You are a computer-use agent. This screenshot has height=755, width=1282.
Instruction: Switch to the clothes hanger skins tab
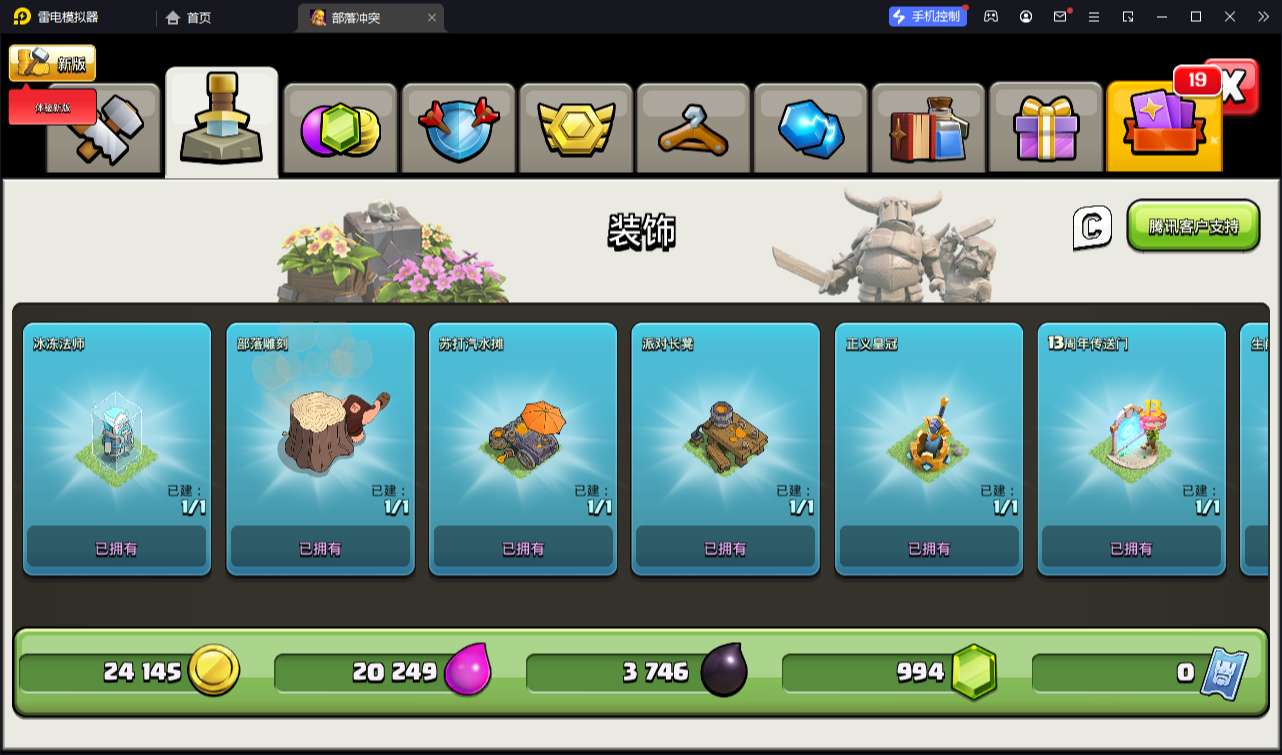[x=693, y=130]
